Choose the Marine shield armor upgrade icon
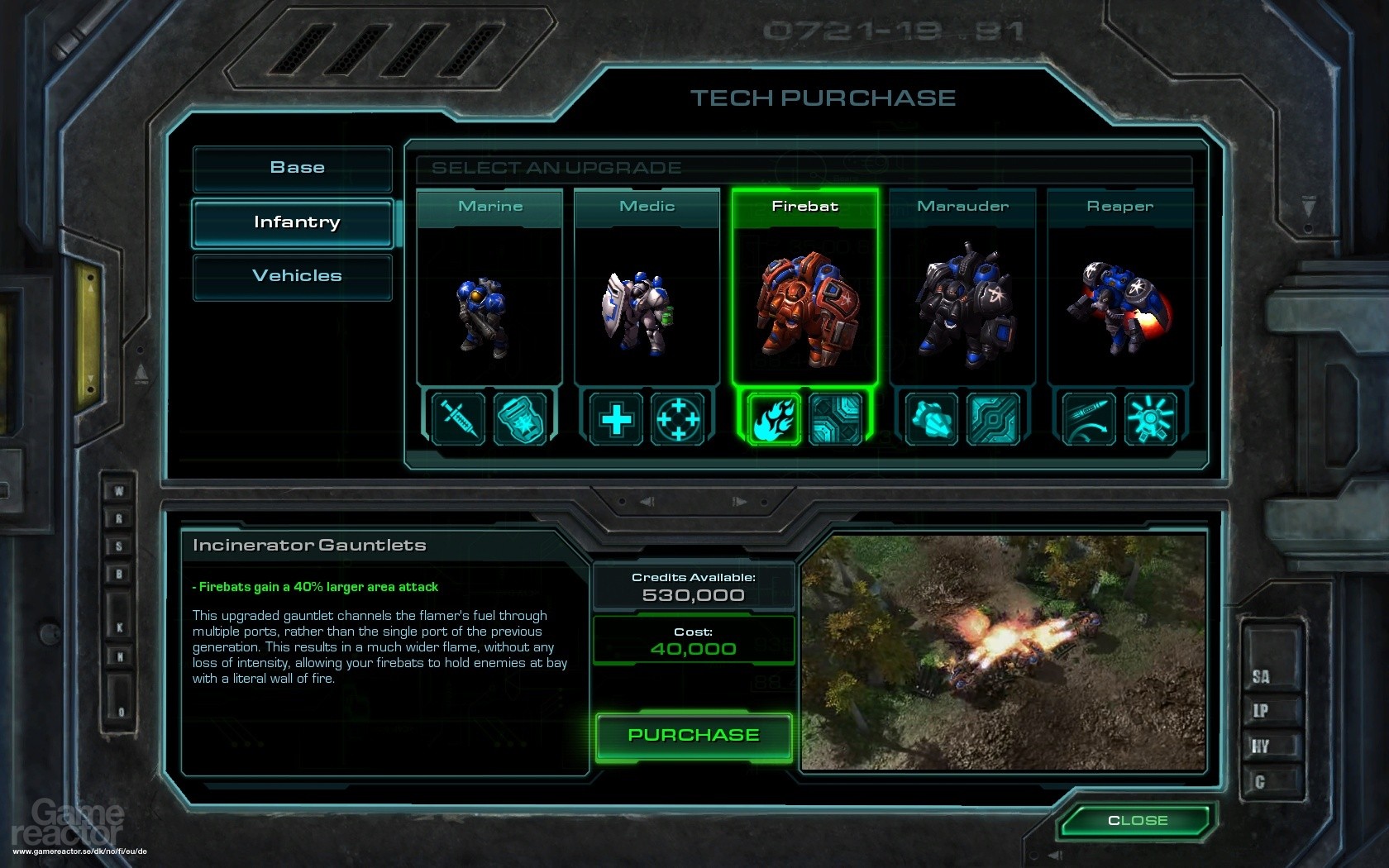This screenshot has height=868, width=1389. (520, 418)
